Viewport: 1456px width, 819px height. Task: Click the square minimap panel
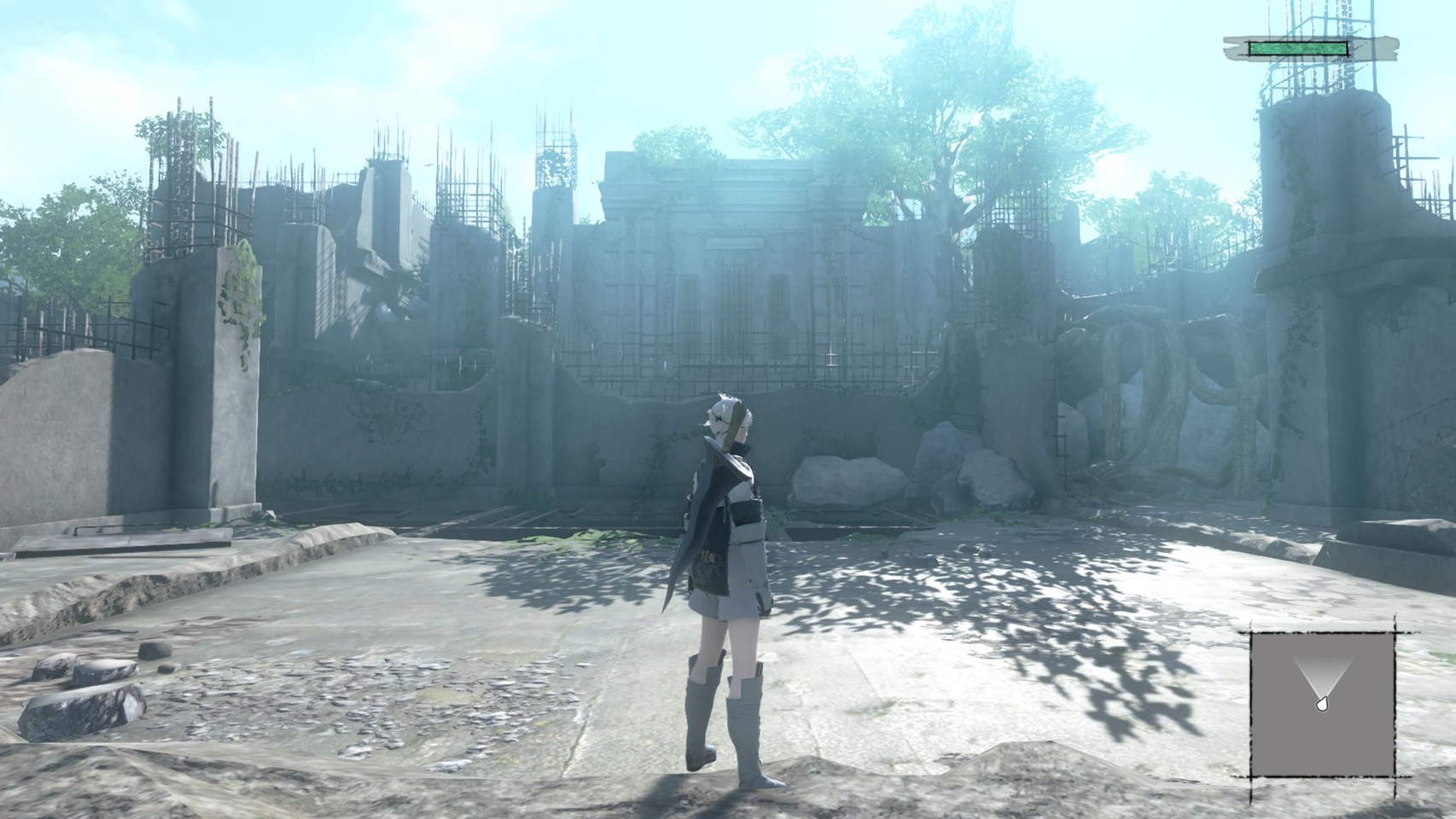click(1322, 705)
